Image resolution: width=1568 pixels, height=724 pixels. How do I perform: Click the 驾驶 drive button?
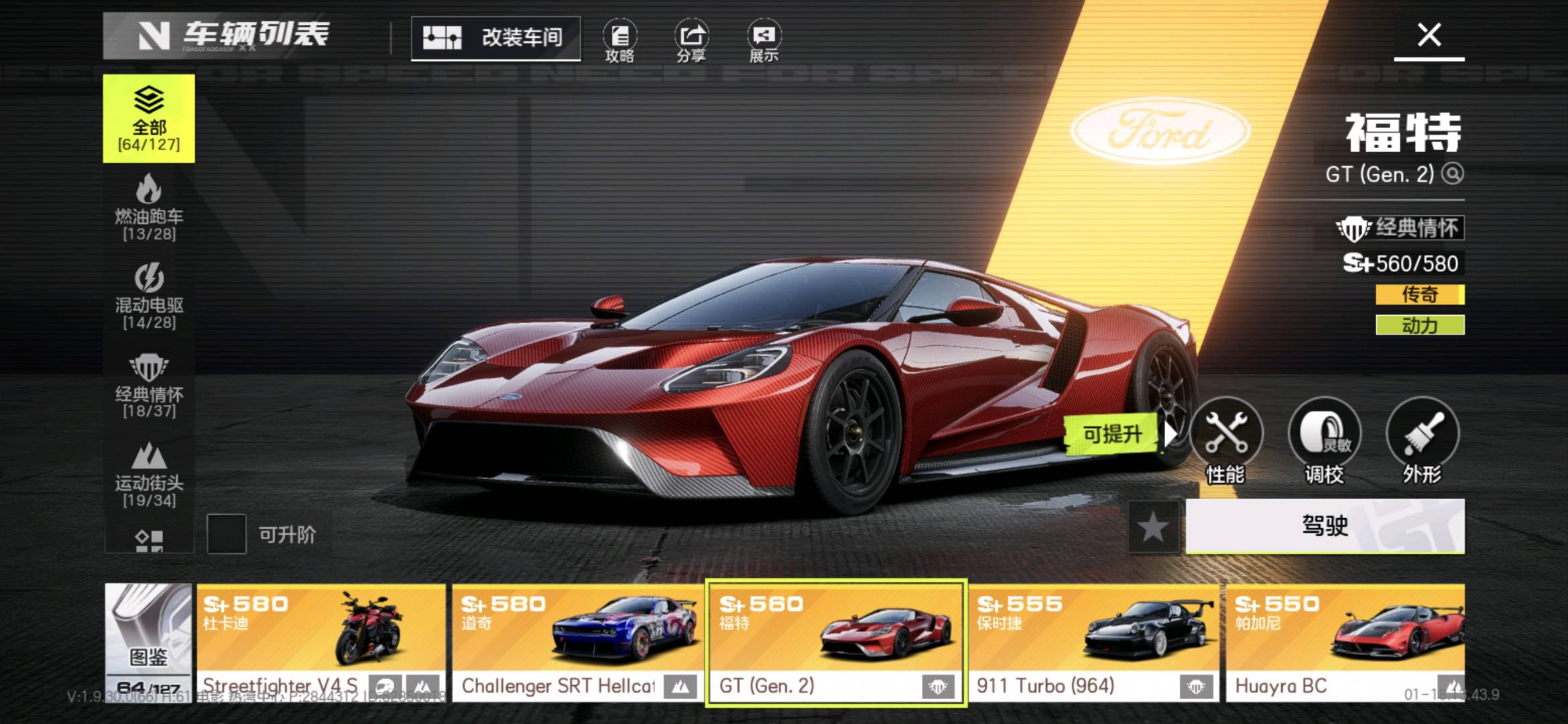(x=1325, y=526)
